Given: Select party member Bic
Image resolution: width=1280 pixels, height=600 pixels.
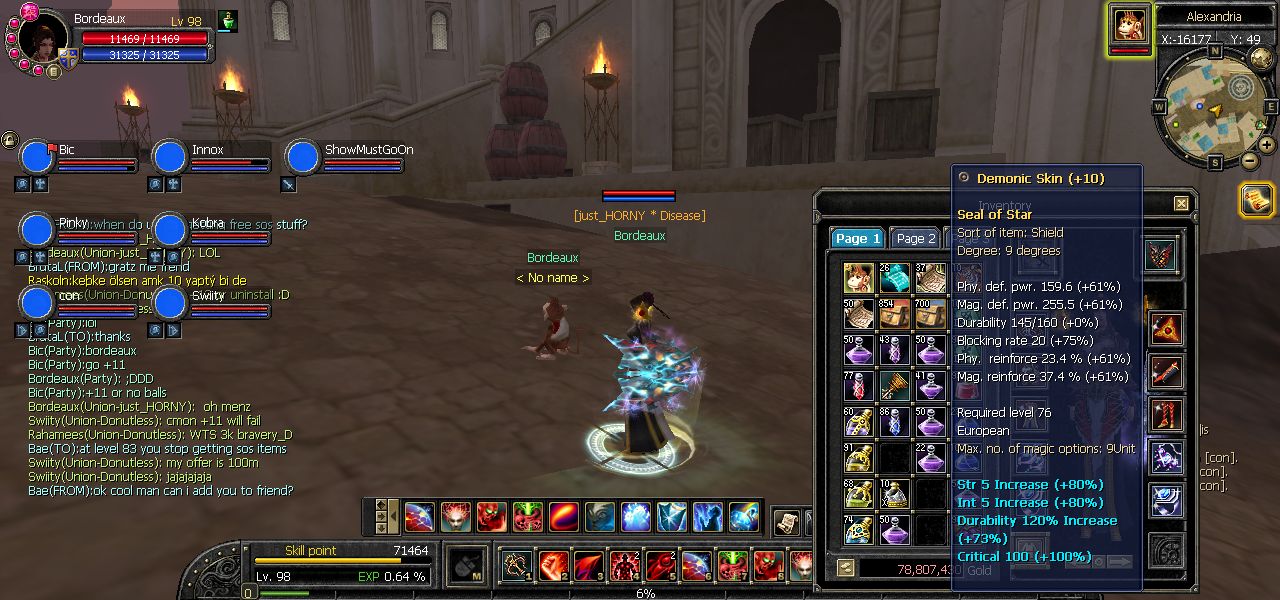Looking at the screenshot, I should (x=37, y=157).
